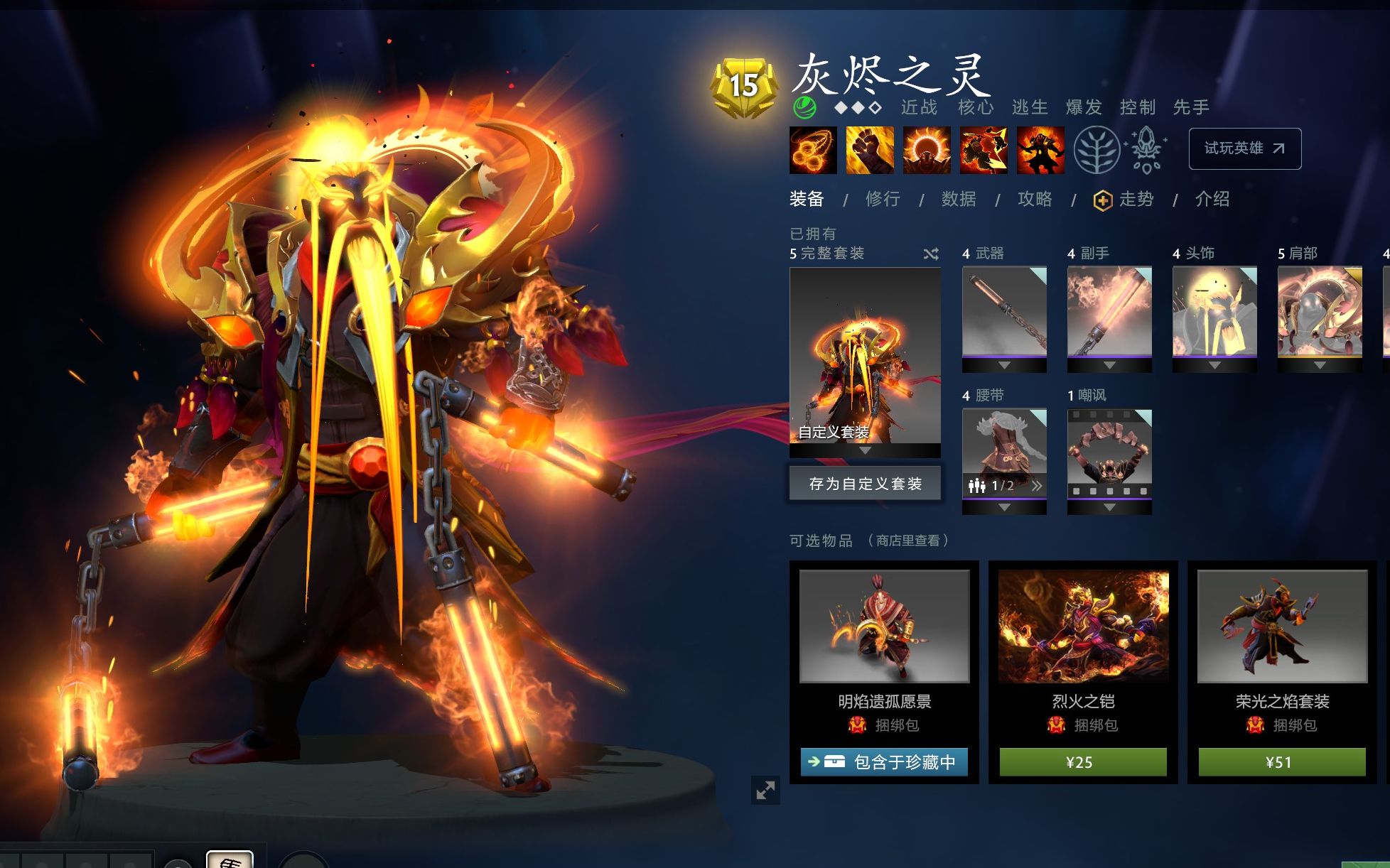Open the 头饰 head item slot
The image size is (1390, 868).
coord(1214,312)
